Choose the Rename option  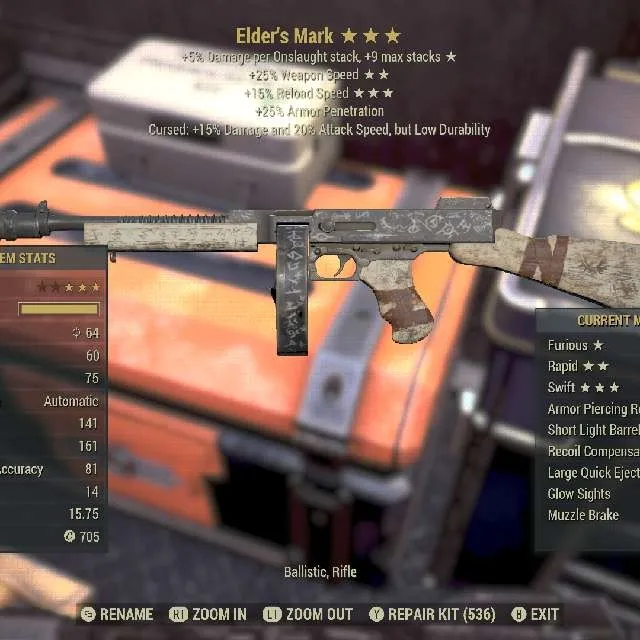118,614
